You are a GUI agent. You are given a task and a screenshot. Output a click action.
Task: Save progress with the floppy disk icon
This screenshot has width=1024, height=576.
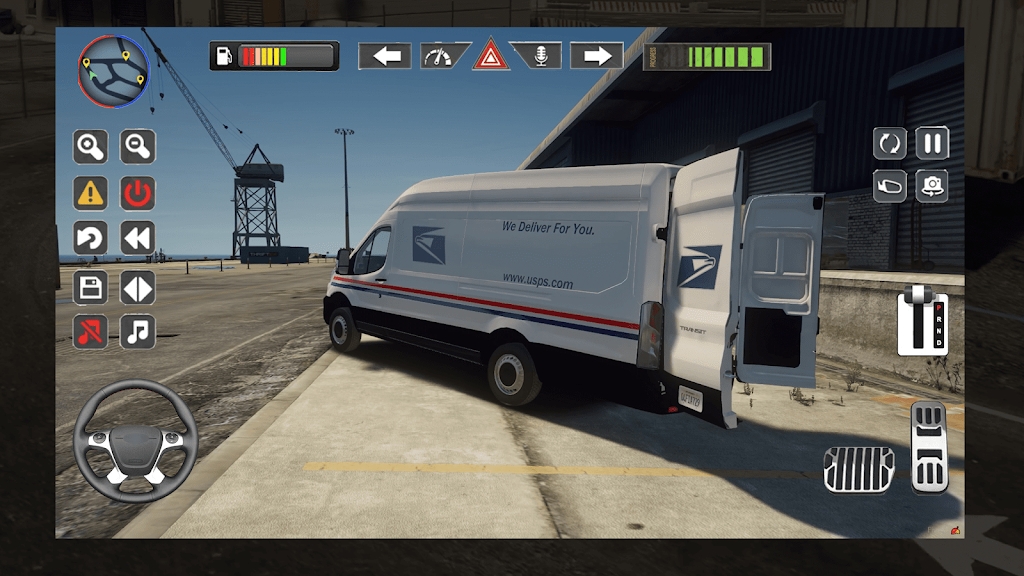click(90, 288)
